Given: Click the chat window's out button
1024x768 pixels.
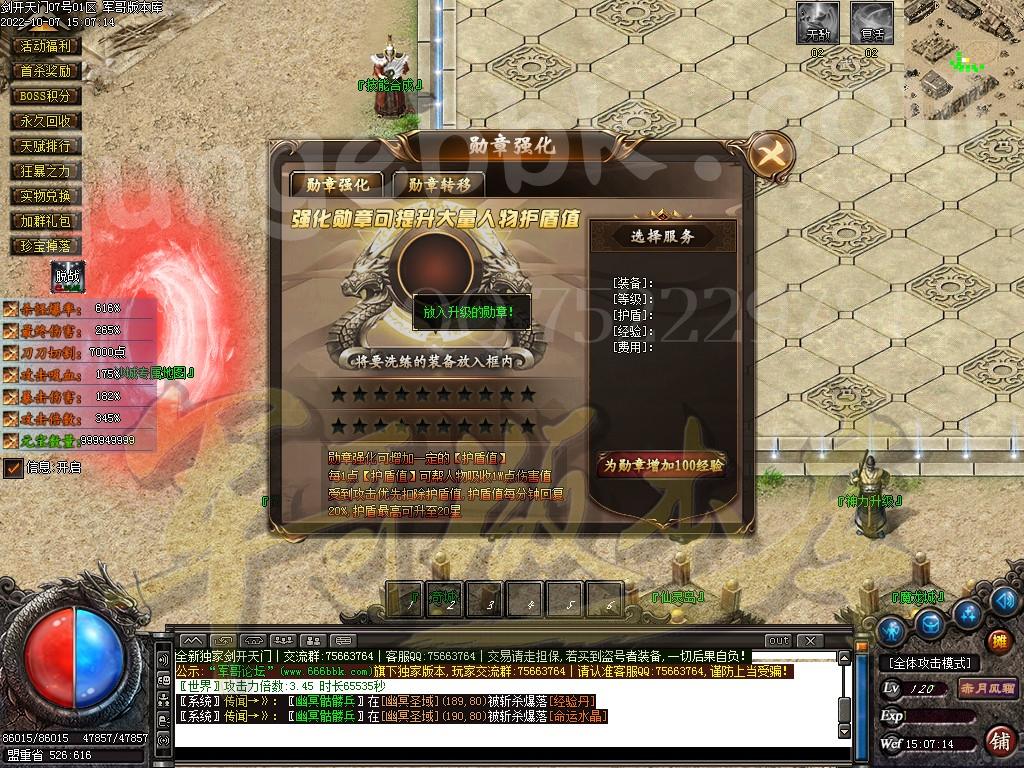Looking at the screenshot, I should pyautogui.click(x=778, y=640).
